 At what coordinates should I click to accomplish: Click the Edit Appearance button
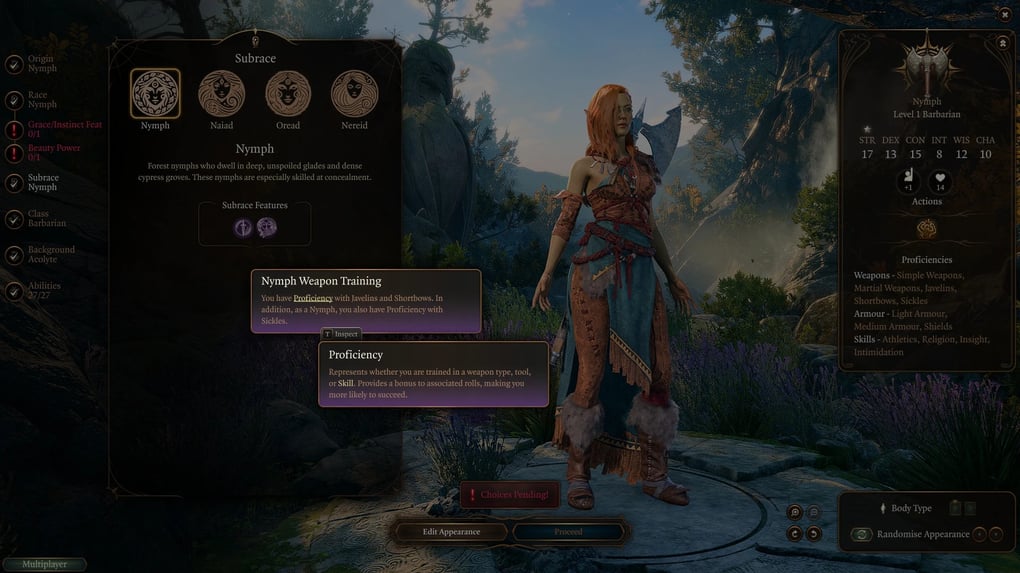pyautogui.click(x=451, y=532)
